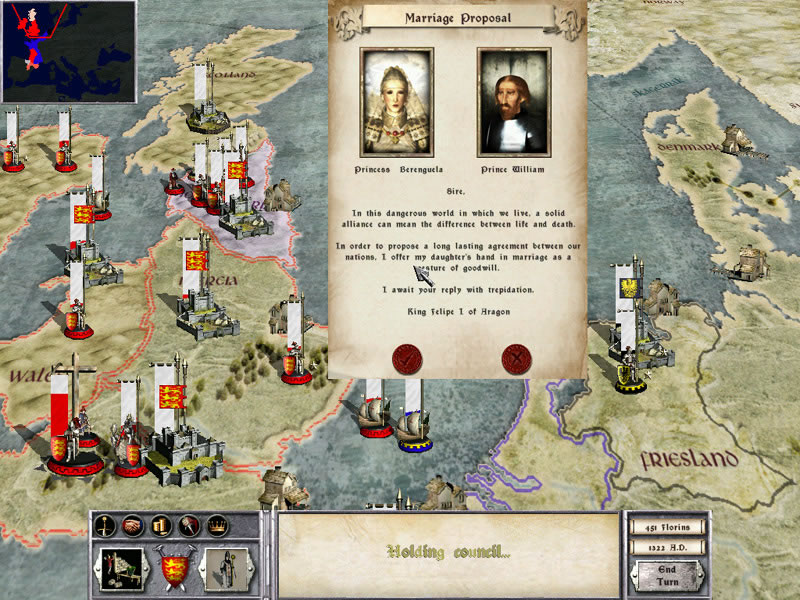Image resolution: width=800 pixels, height=600 pixels.
Task: Click the Europe minimap
Action: pos(68,50)
